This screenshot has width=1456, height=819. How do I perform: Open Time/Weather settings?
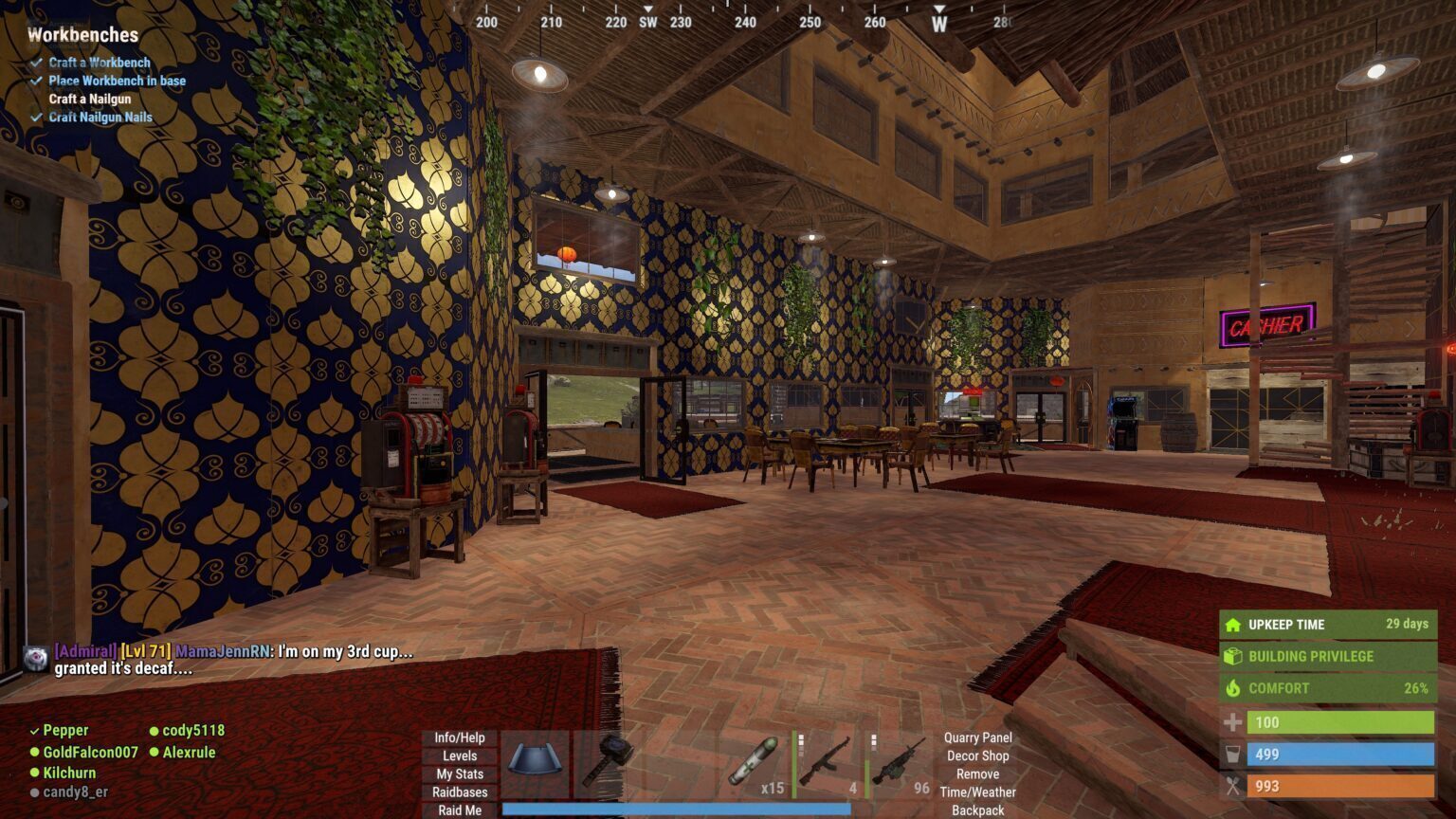[x=977, y=792]
